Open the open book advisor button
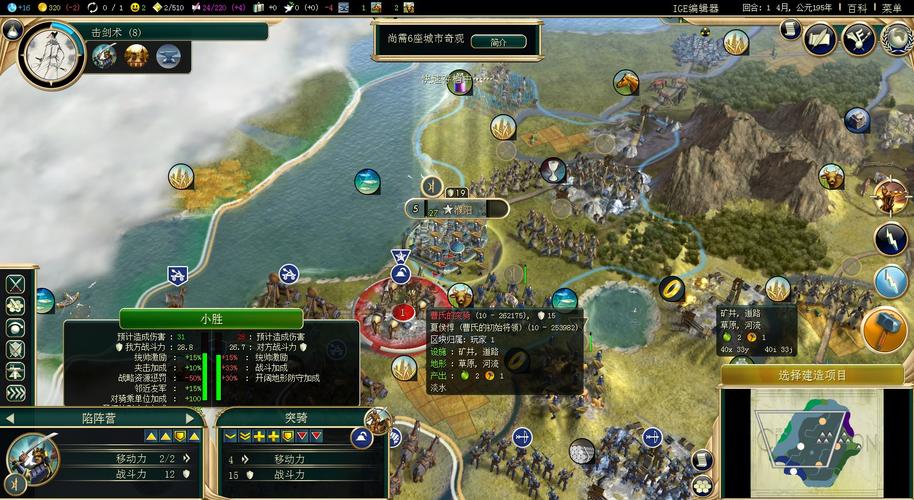The width and height of the screenshot is (914, 500). tap(819, 39)
